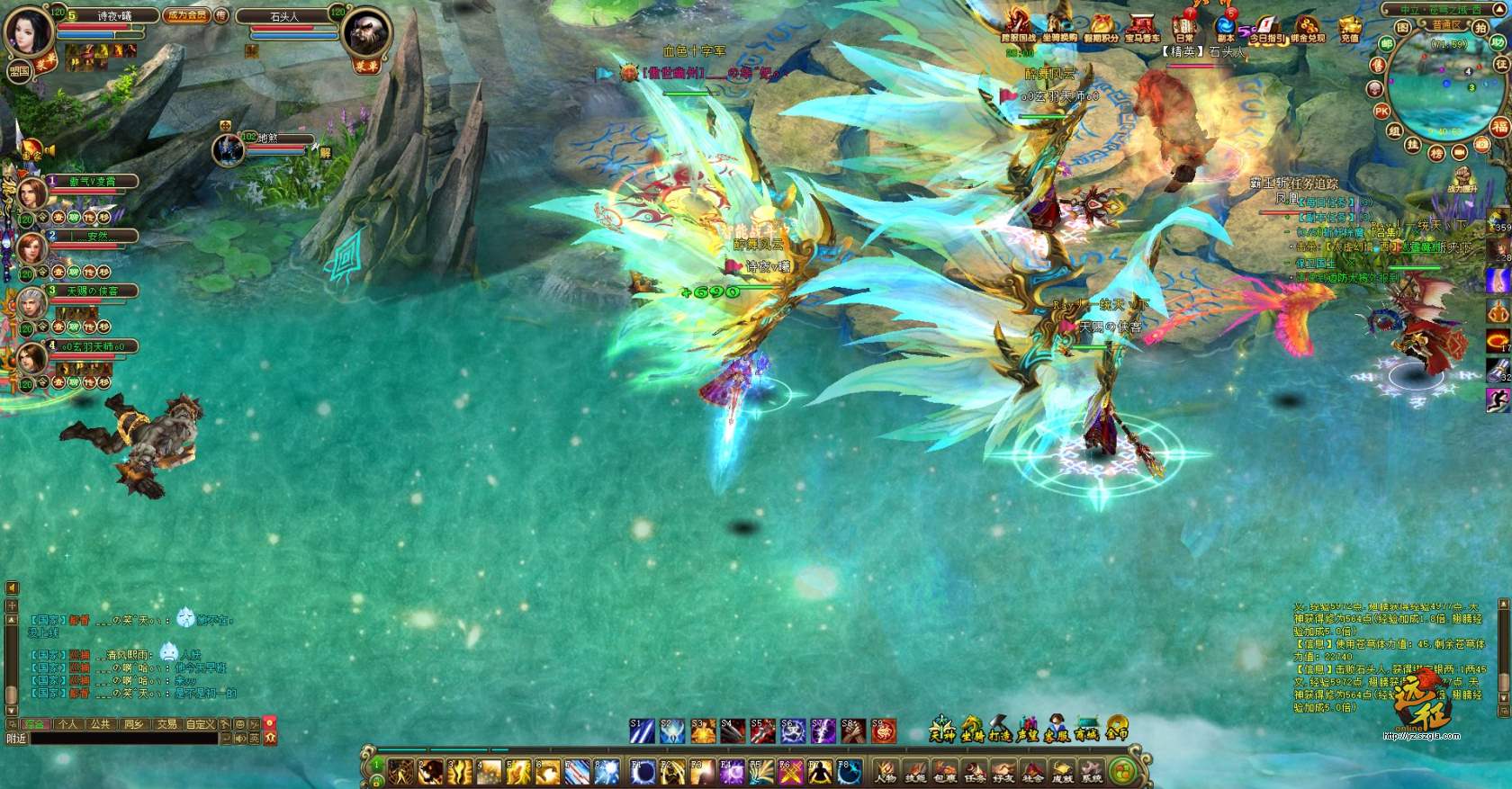
Task: Activate the S1 blue slash skill
Action: pyautogui.click(x=642, y=731)
